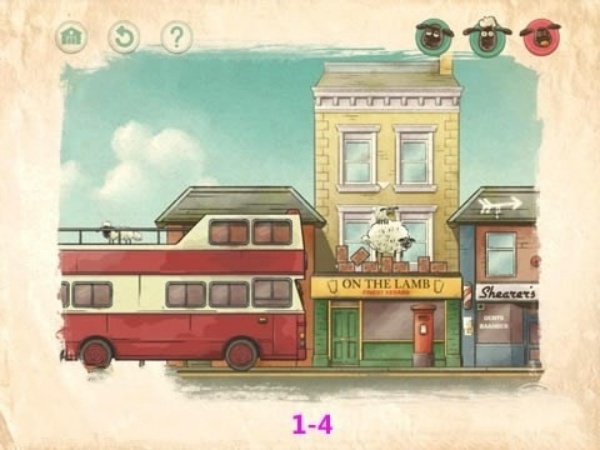Select the sleepy-eyed sheep Shirley
The height and width of the screenshot is (450, 600).
434,37
